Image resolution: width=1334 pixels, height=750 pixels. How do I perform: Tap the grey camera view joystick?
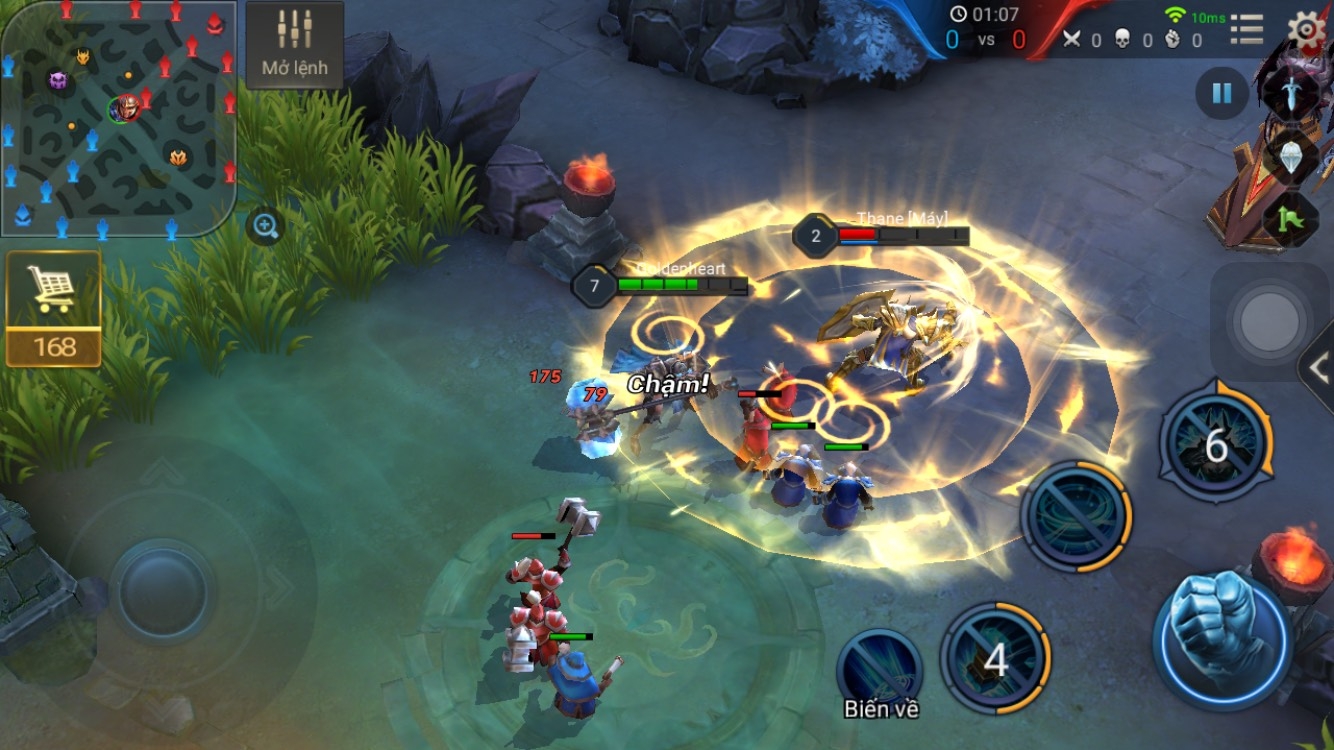(1269, 322)
